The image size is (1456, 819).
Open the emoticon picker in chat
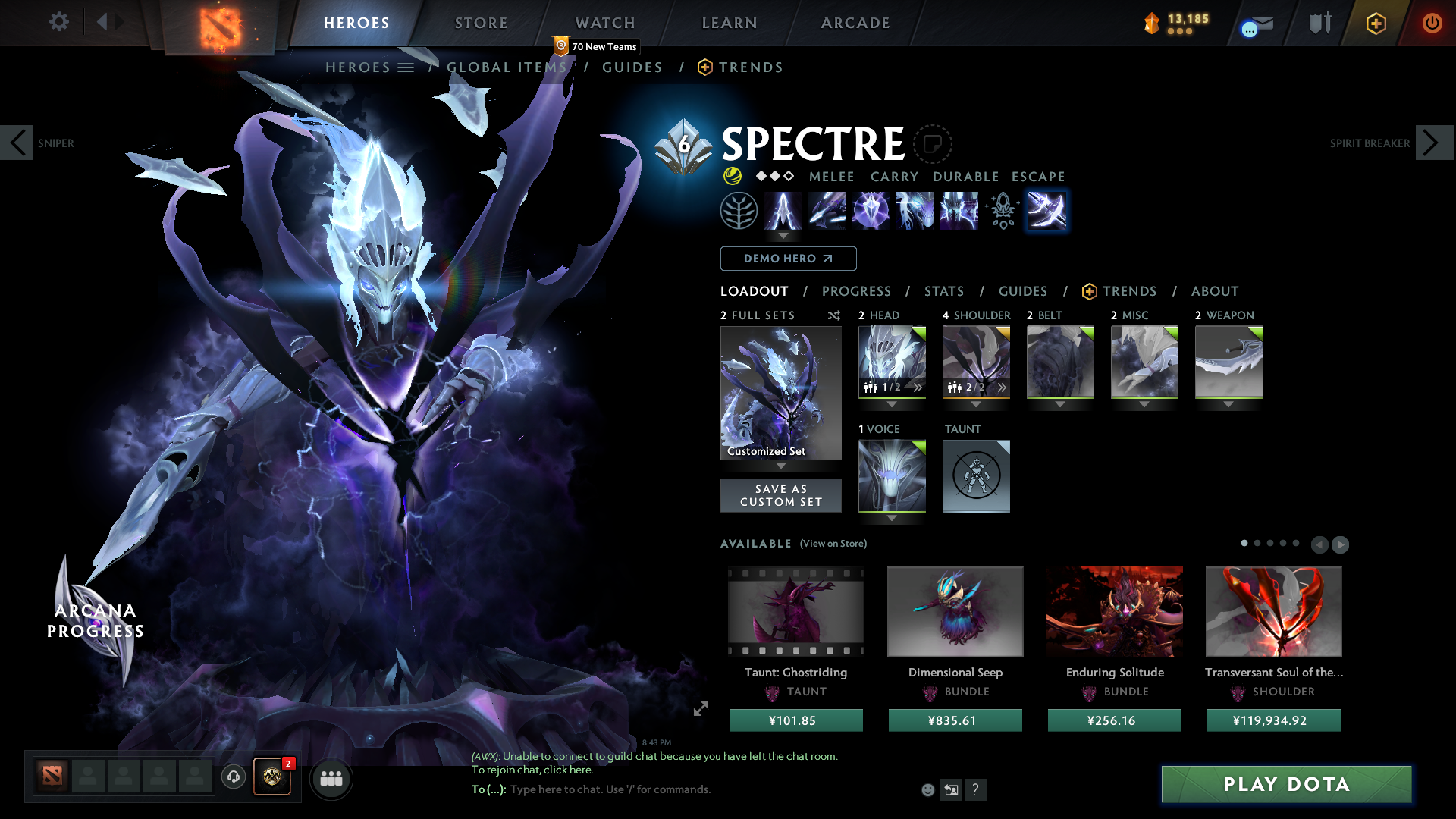pyautogui.click(x=927, y=789)
